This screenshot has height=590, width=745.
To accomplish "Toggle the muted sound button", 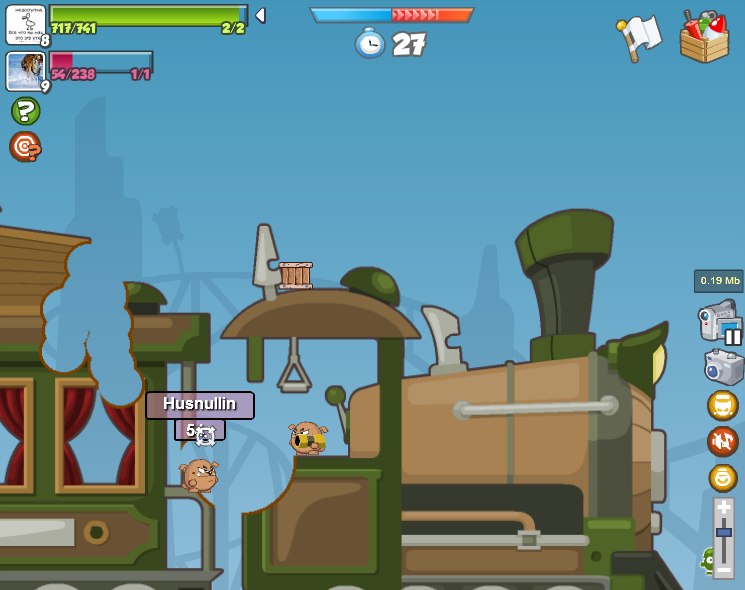I will [722, 441].
